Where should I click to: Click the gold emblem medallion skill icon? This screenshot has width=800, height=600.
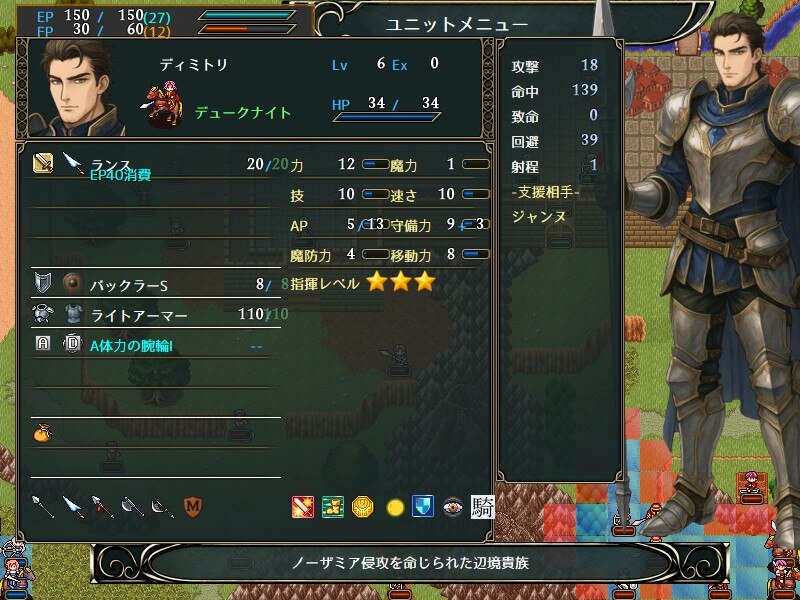363,507
